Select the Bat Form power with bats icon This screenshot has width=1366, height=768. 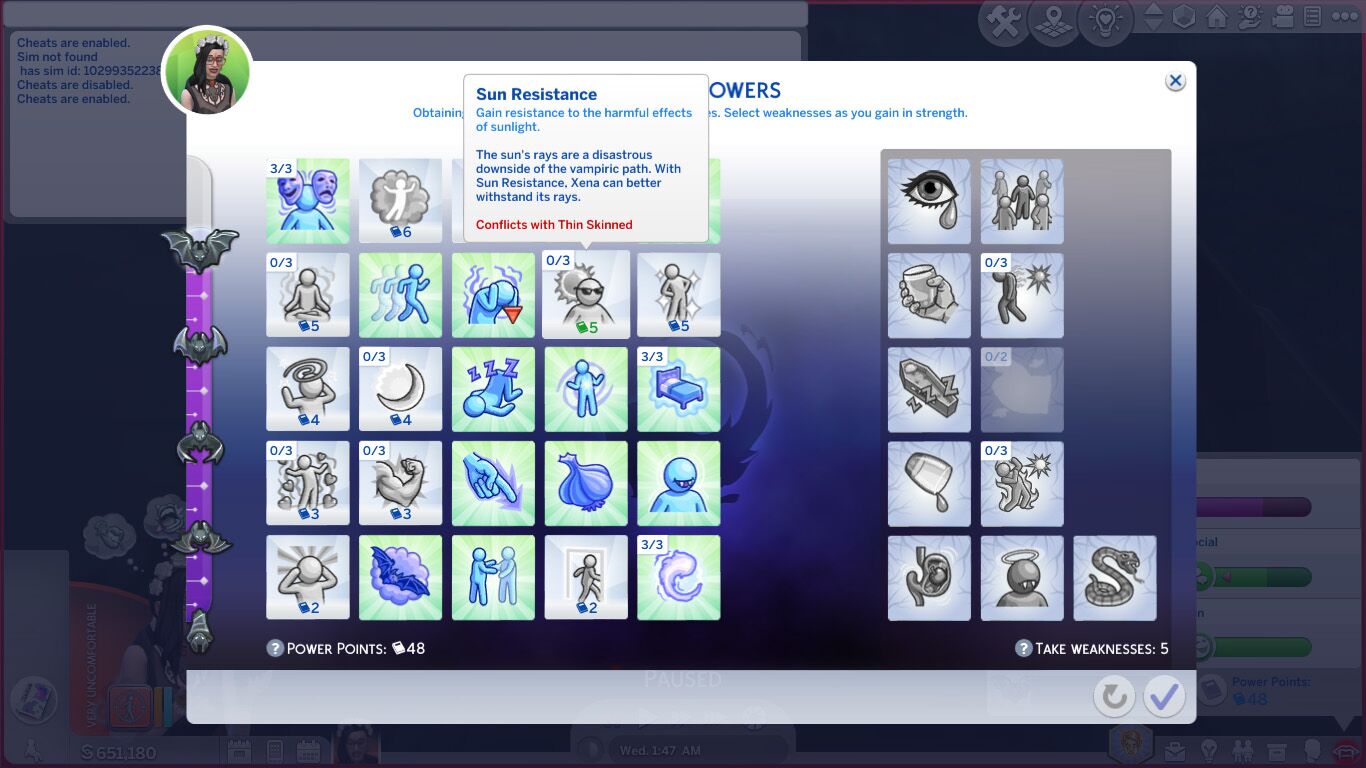click(x=400, y=577)
